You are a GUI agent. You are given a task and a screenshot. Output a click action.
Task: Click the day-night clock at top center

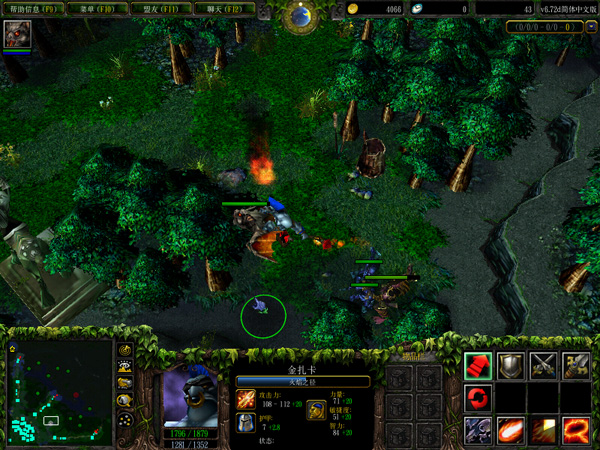pos(298,14)
